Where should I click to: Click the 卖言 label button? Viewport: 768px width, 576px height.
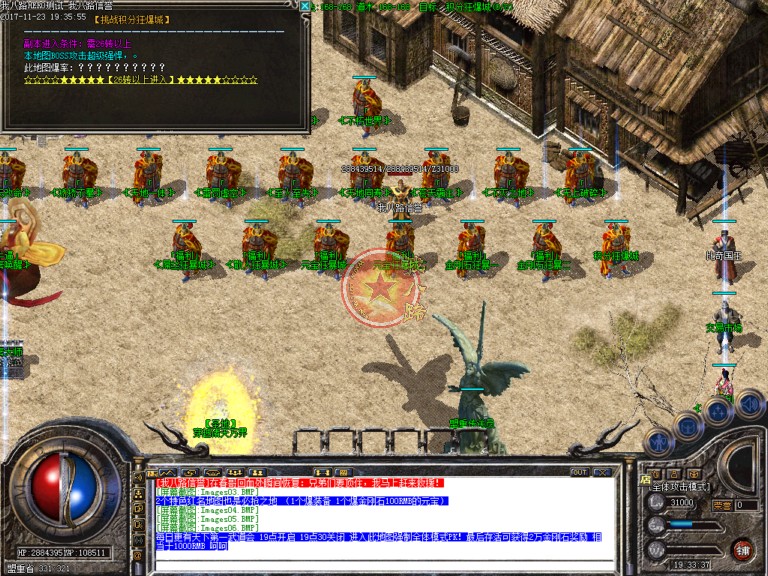(721, 505)
